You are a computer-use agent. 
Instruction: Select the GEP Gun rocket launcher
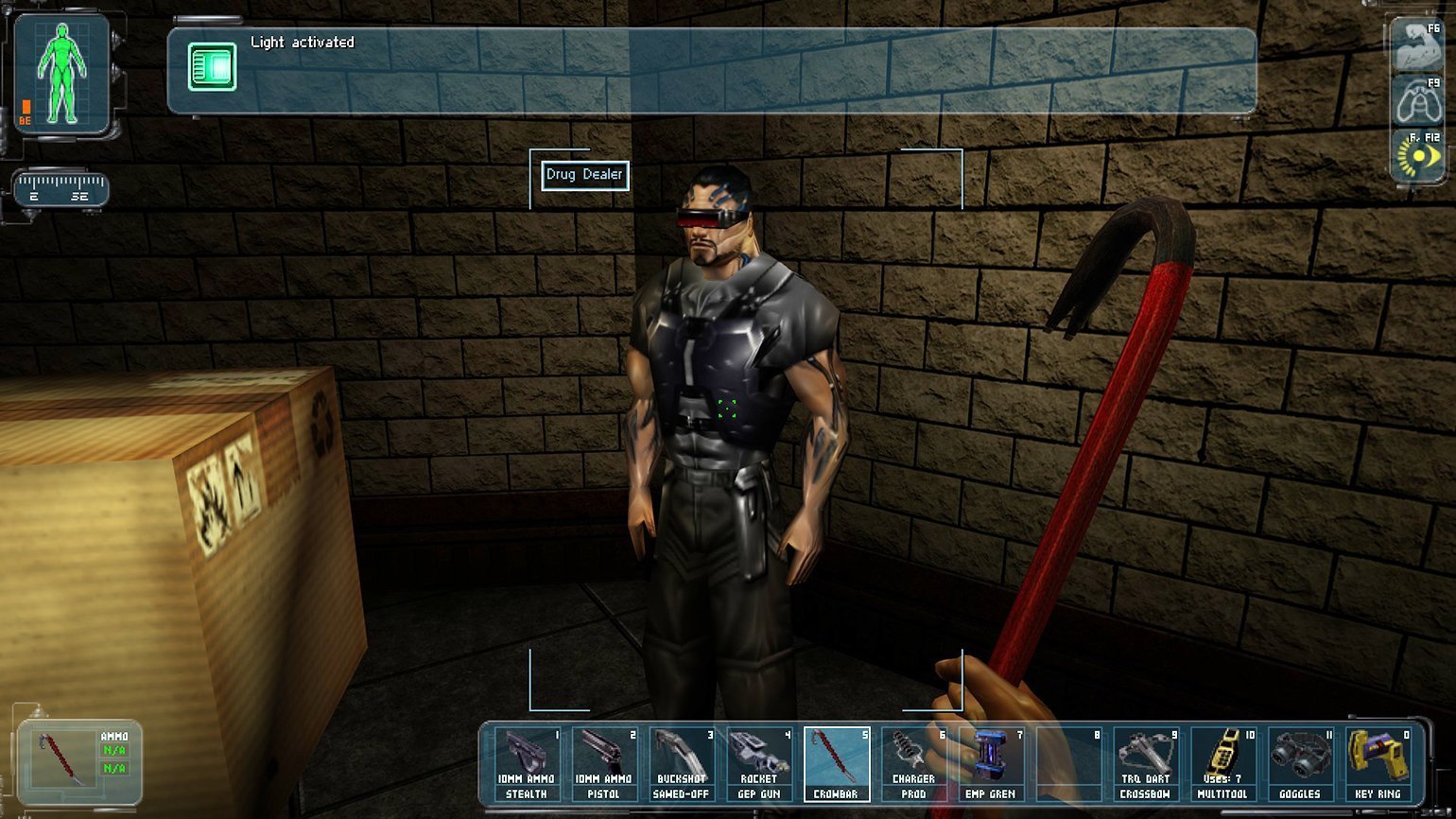759,764
